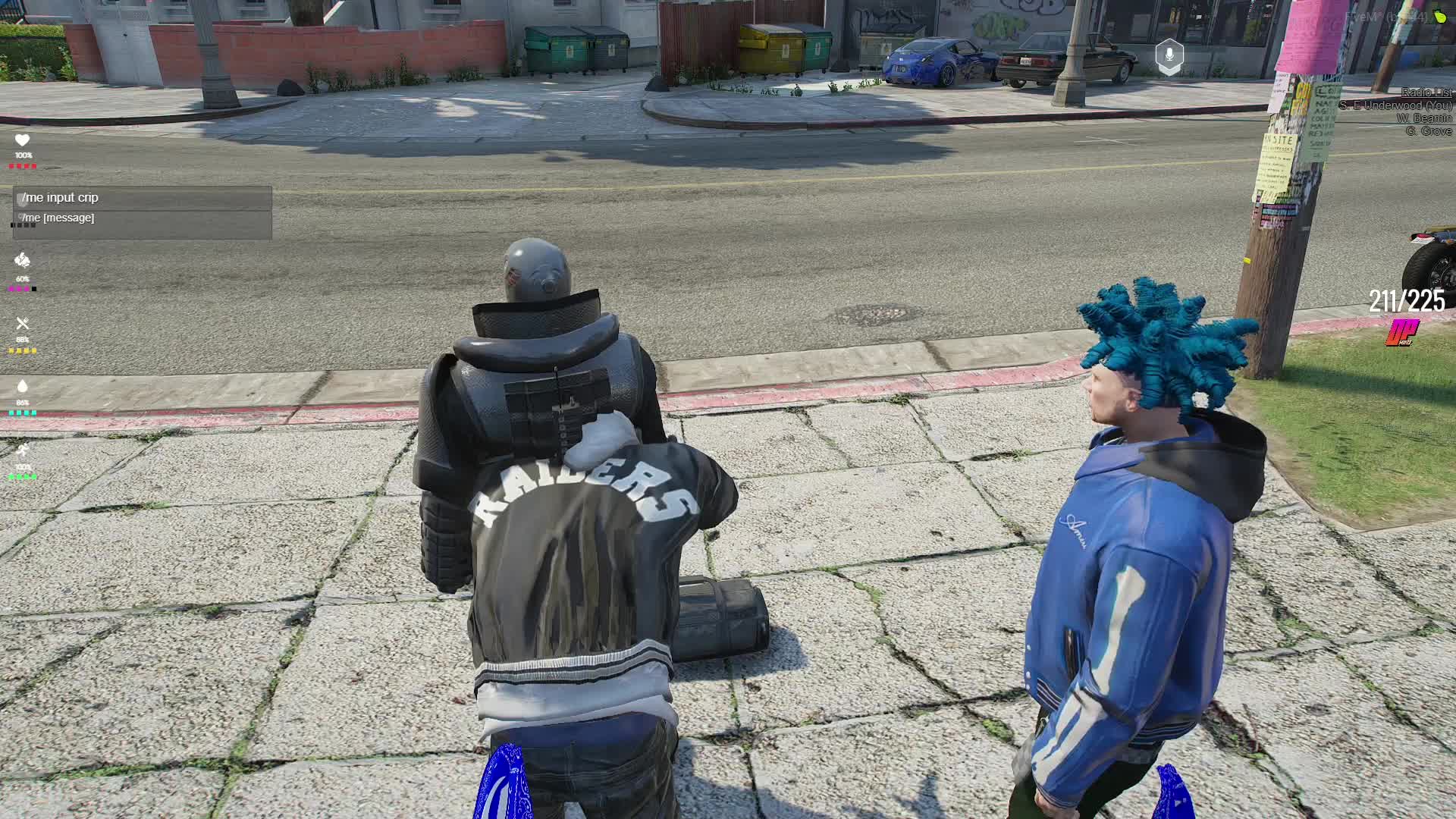Select W. Beamin in the radio list
The height and width of the screenshot is (819, 1456).
tap(1424, 118)
